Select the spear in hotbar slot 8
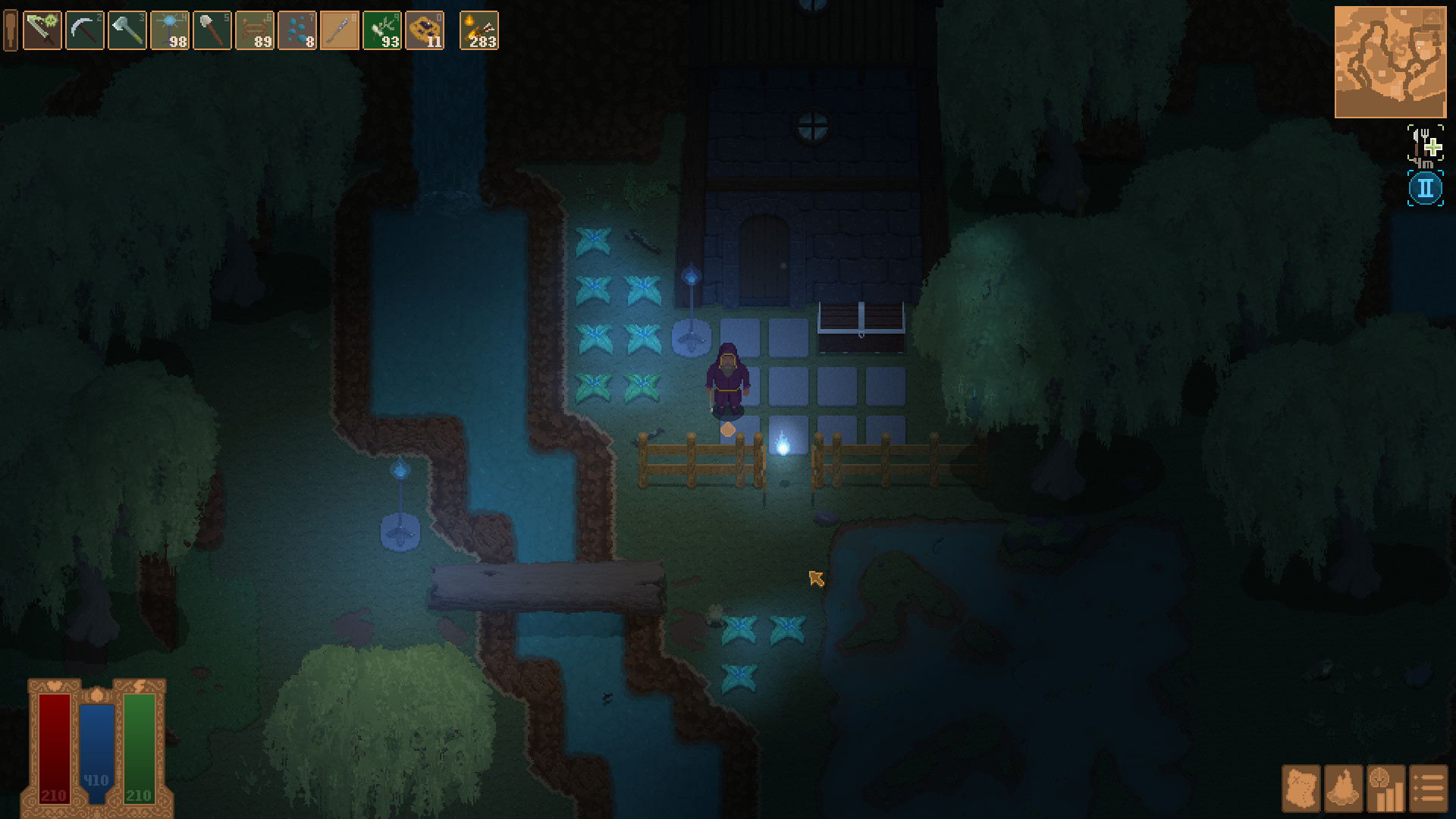The image size is (1456, 819). pyautogui.click(x=339, y=31)
